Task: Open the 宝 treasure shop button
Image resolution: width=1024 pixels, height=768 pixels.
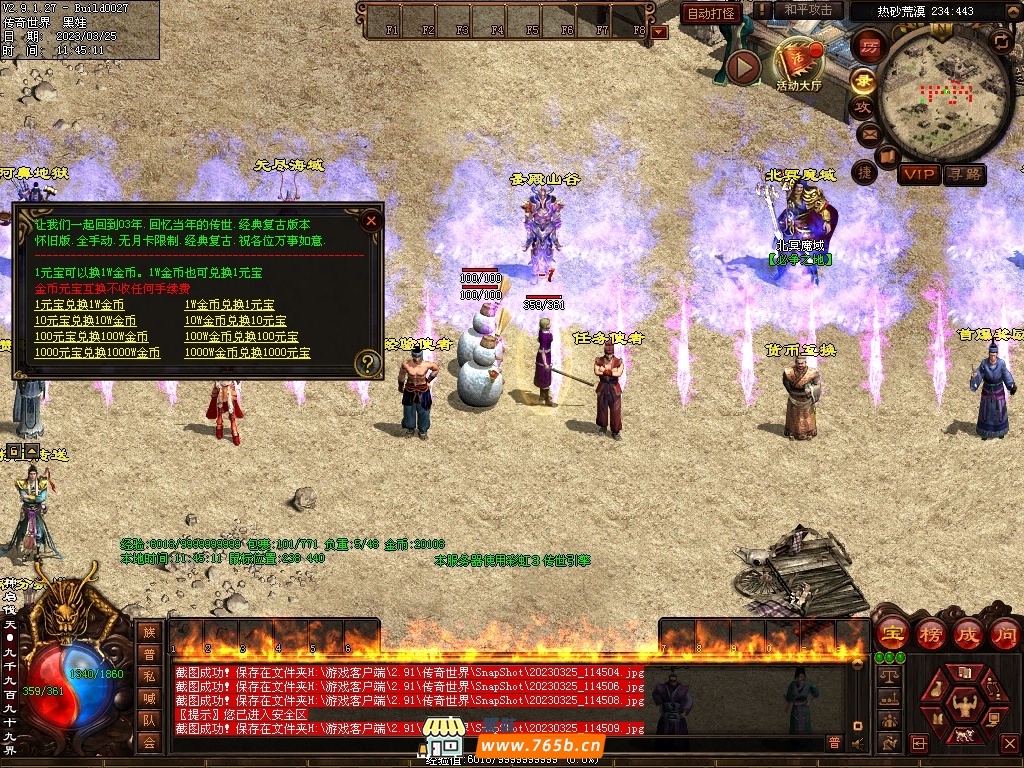Action: [x=892, y=634]
